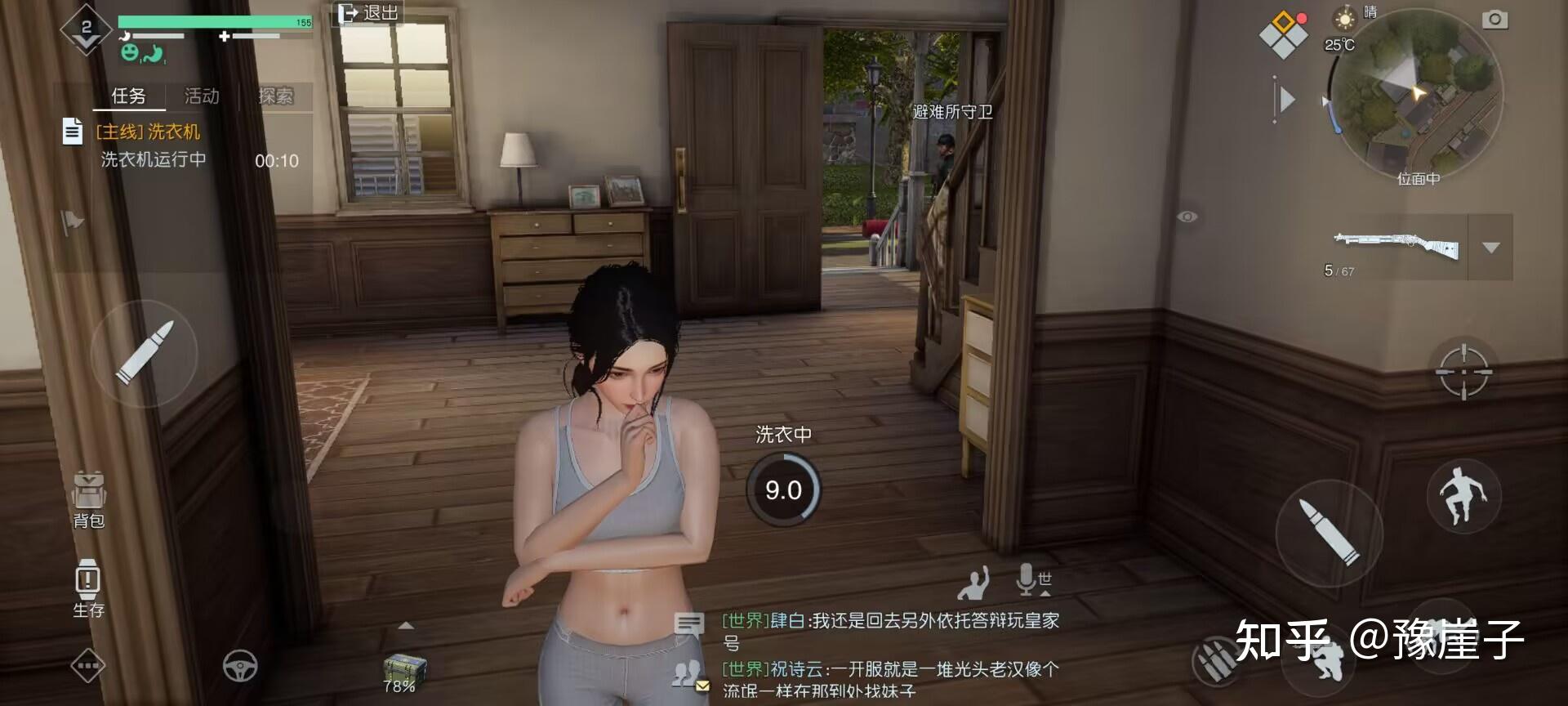This screenshot has height=706, width=1568.
Task: Tap the 洗衣中 9.0 progress circle
Action: tap(782, 489)
